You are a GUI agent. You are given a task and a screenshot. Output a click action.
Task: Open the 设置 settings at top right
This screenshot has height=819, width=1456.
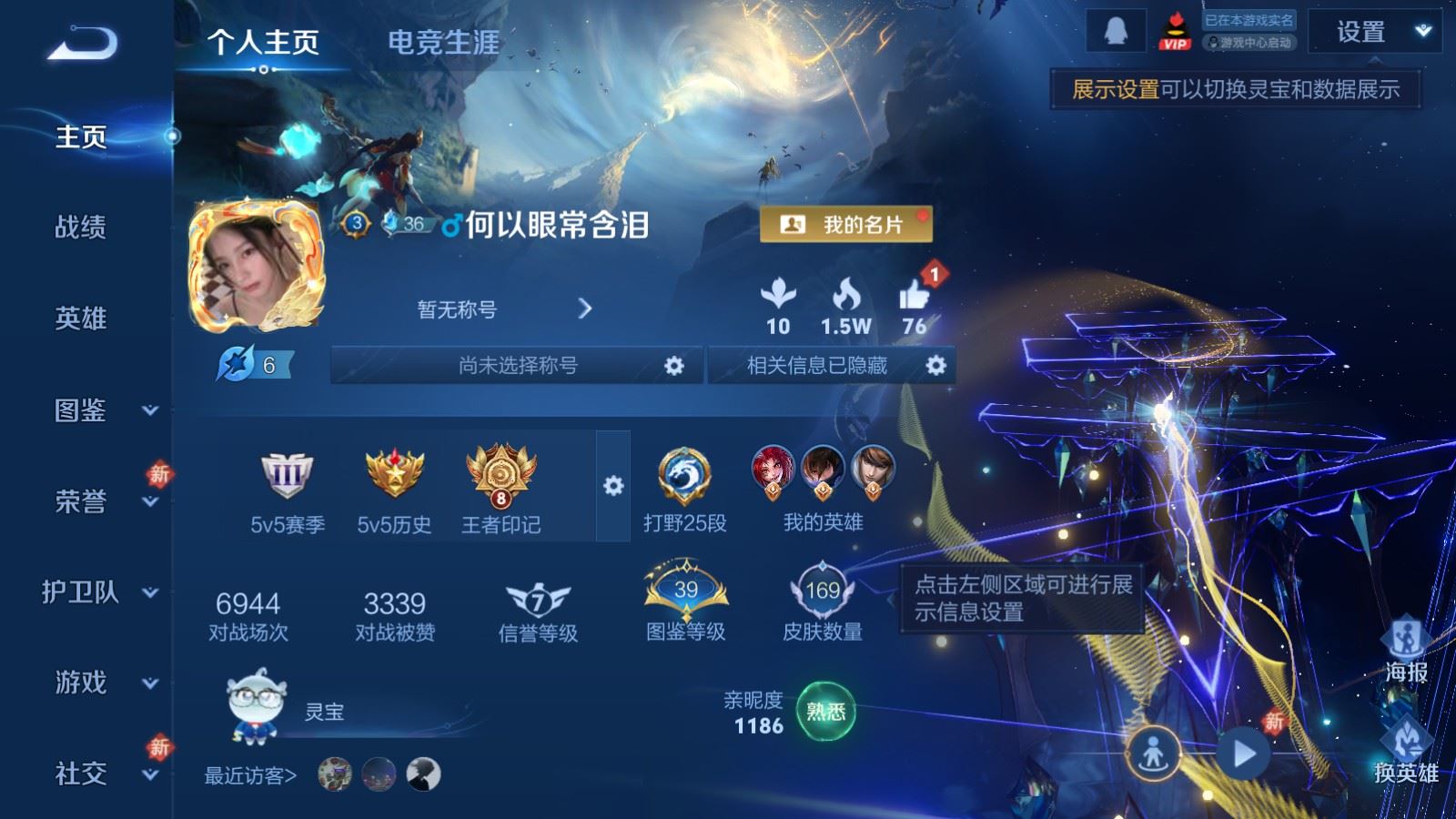[x=1363, y=34]
